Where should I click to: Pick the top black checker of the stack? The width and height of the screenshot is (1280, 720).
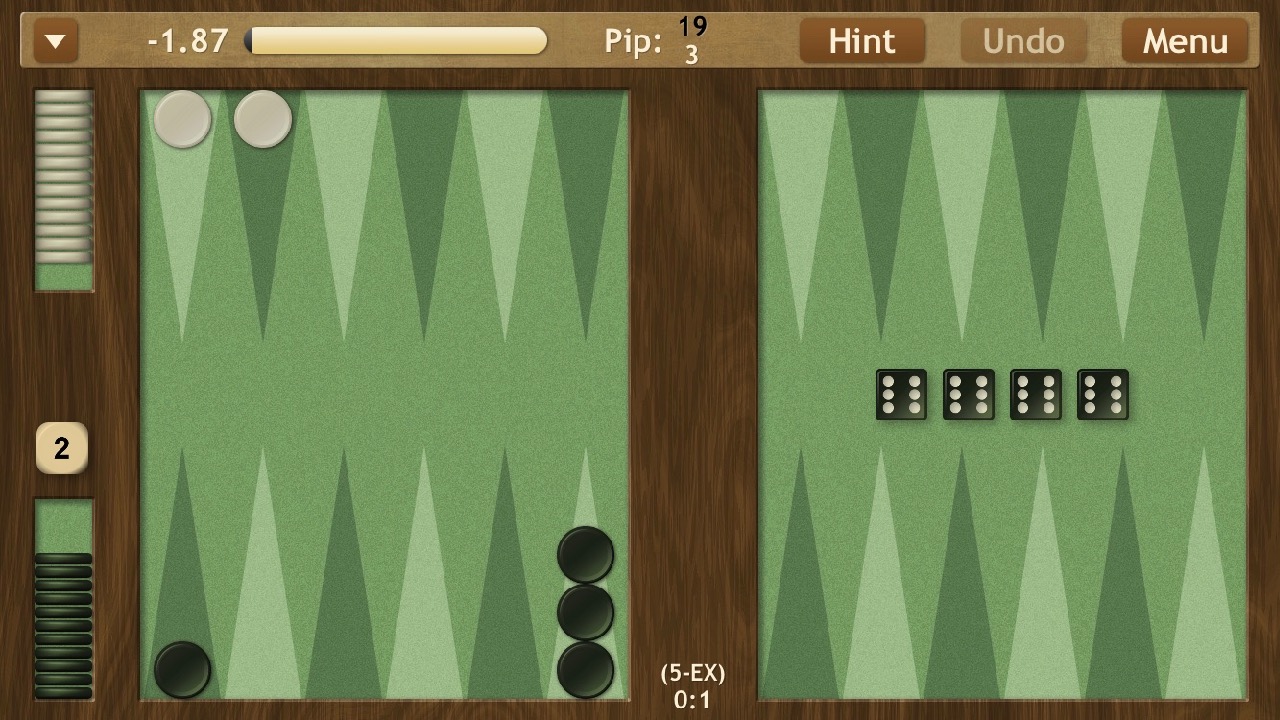coord(585,554)
